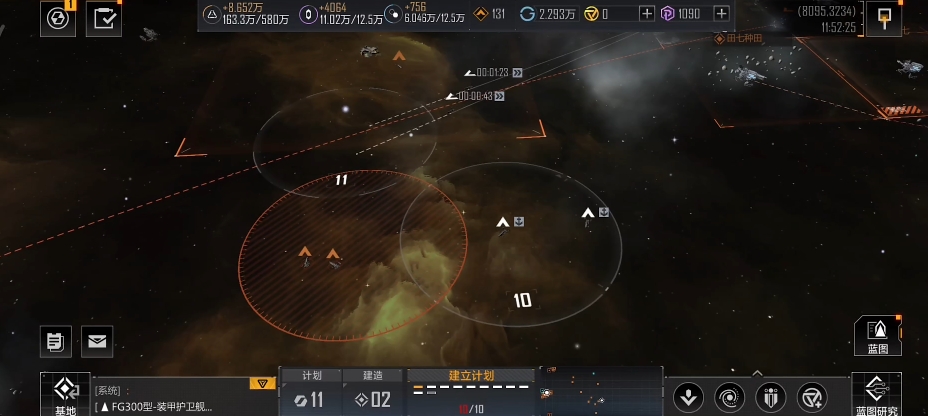Viewport: 928px width, 416px height.
Task: Open the mail envelope inbox
Action: coord(97,341)
